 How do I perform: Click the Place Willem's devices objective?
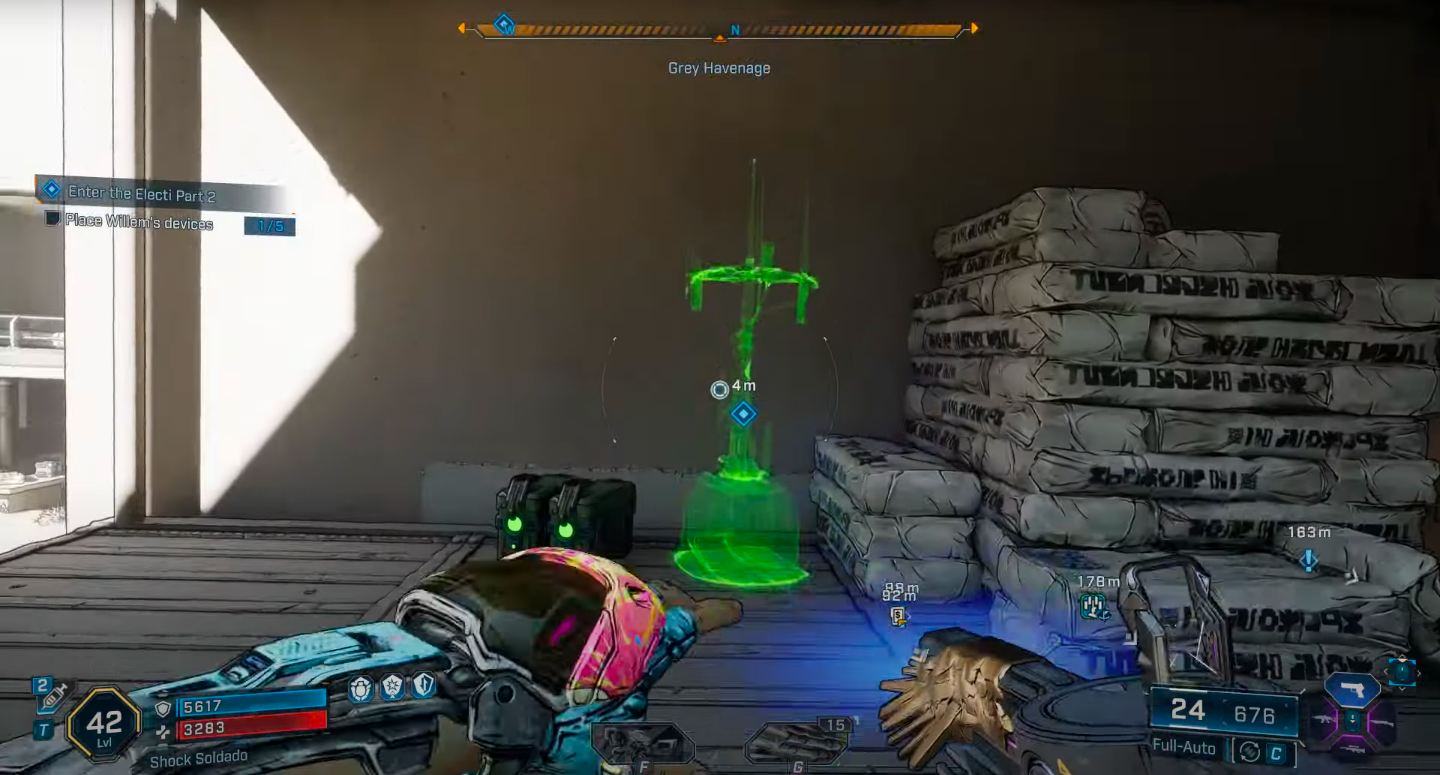[139, 222]
